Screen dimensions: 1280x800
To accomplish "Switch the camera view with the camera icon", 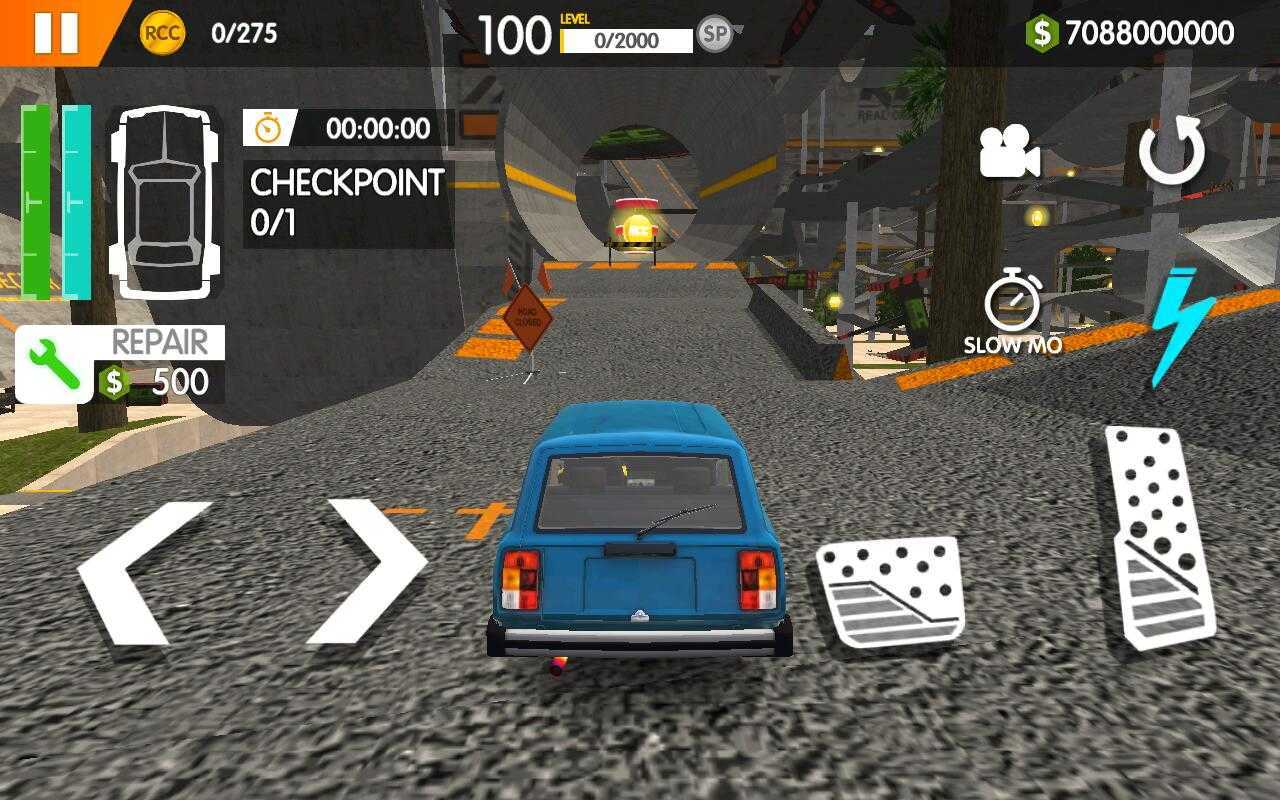I will point(1009,154).
